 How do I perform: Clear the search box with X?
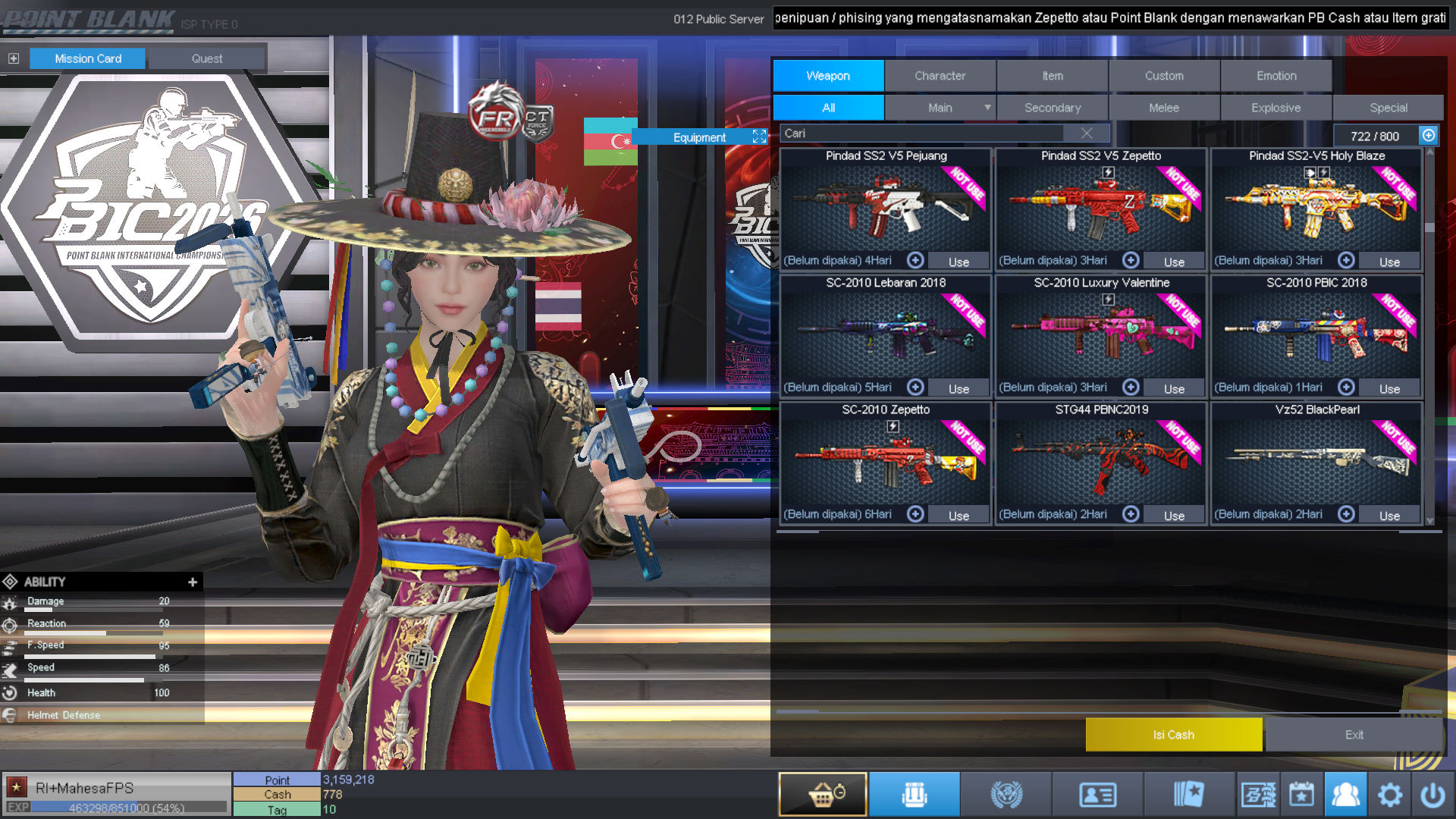[1087, 133]
